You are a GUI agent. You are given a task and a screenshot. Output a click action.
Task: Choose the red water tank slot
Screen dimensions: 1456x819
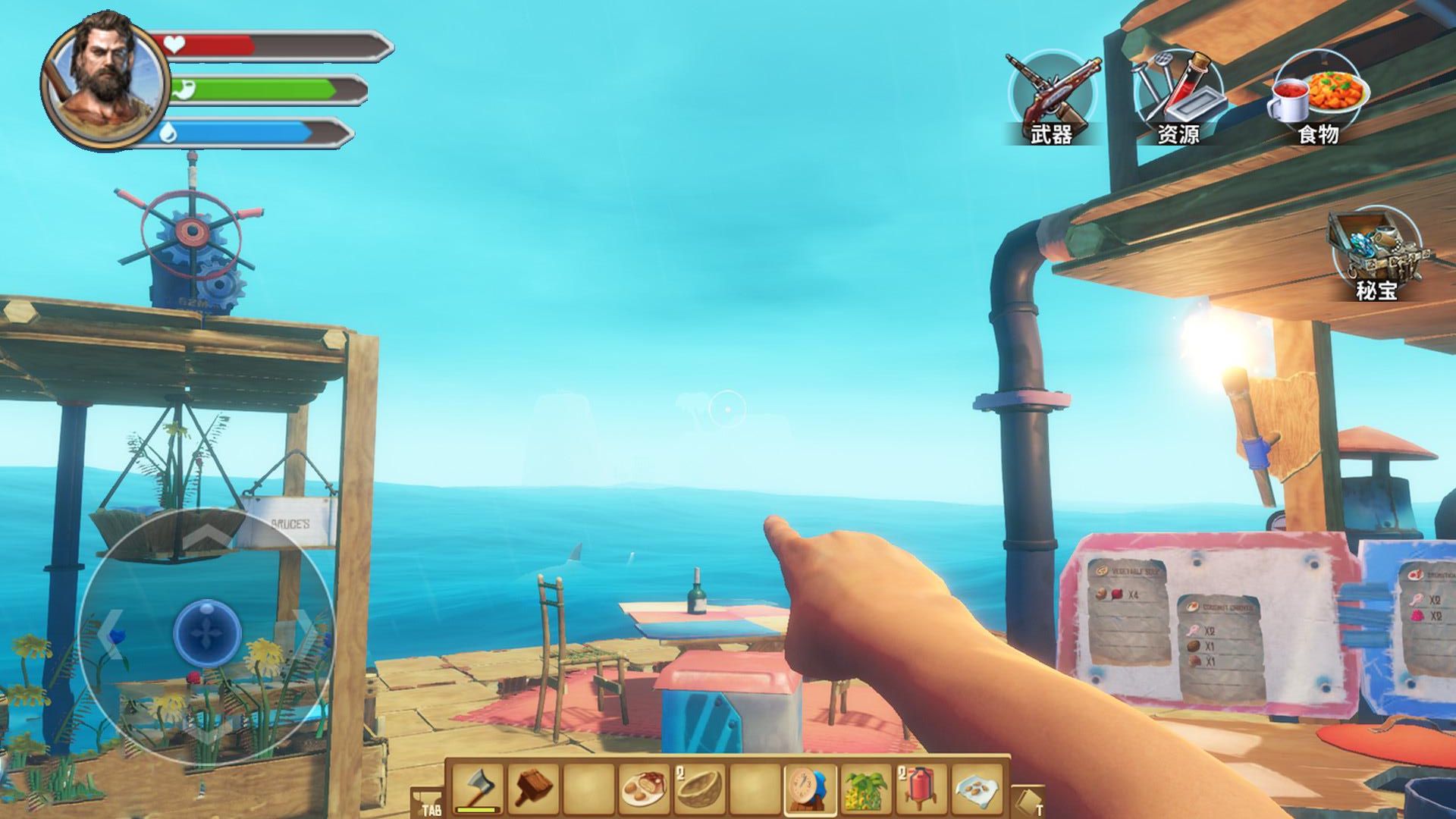coord(920,789)
